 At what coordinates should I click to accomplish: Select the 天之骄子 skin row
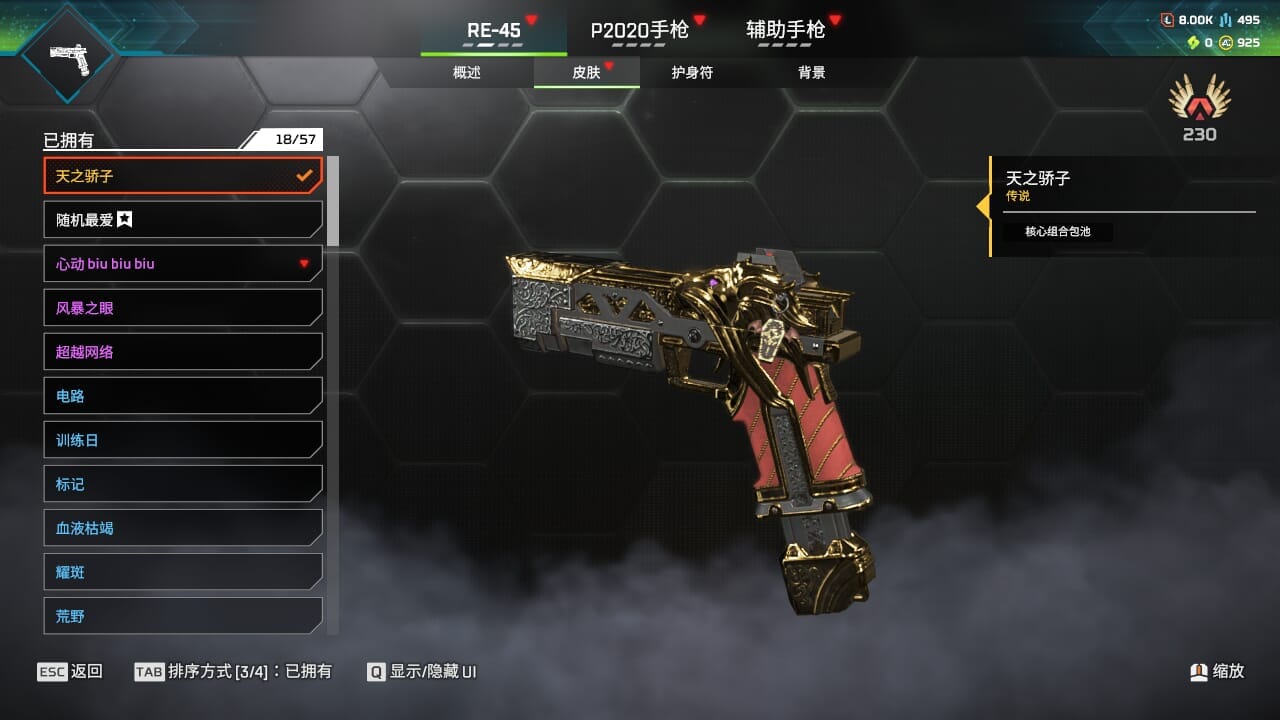[x=183, y=176]
